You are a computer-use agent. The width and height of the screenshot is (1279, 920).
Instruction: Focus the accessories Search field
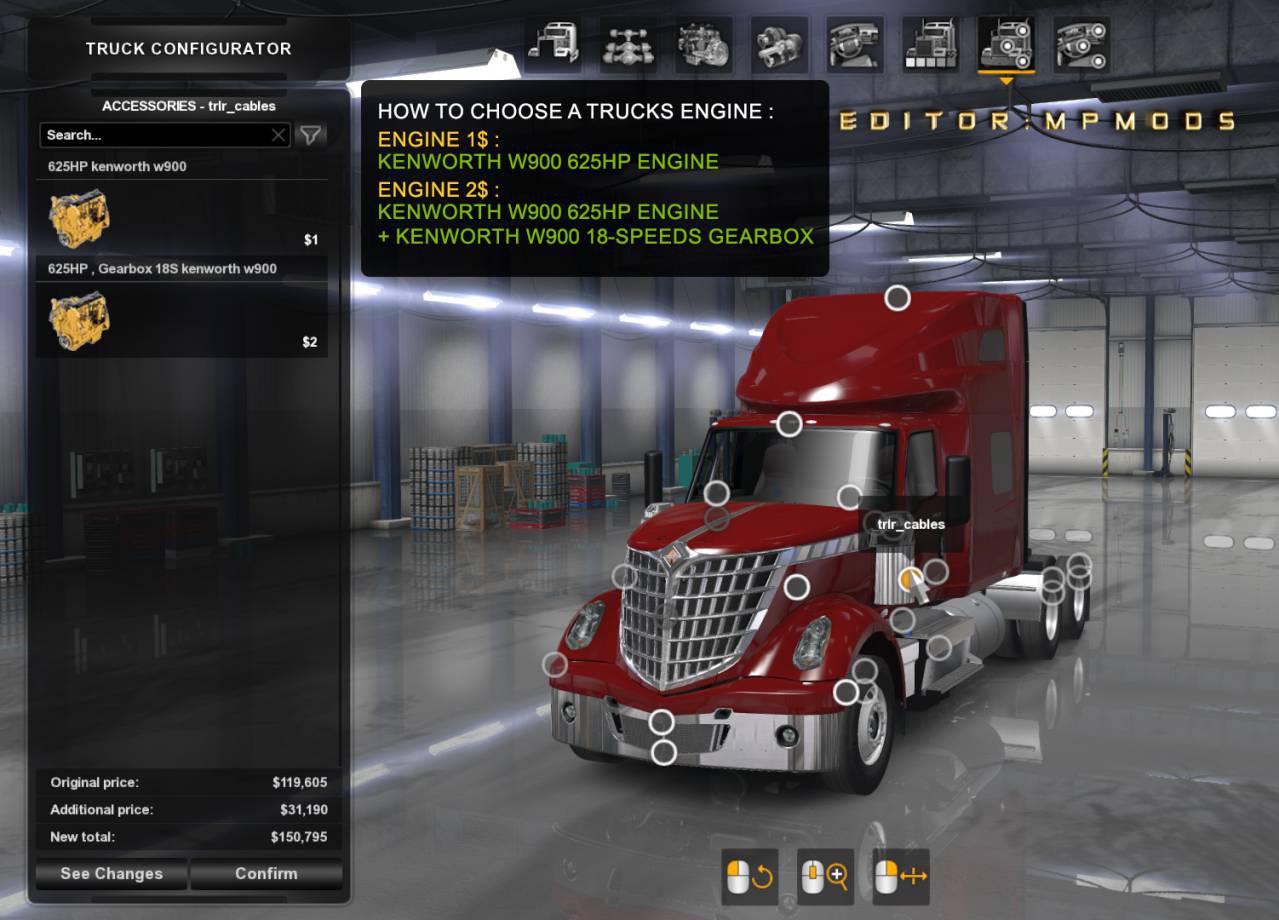155,135
